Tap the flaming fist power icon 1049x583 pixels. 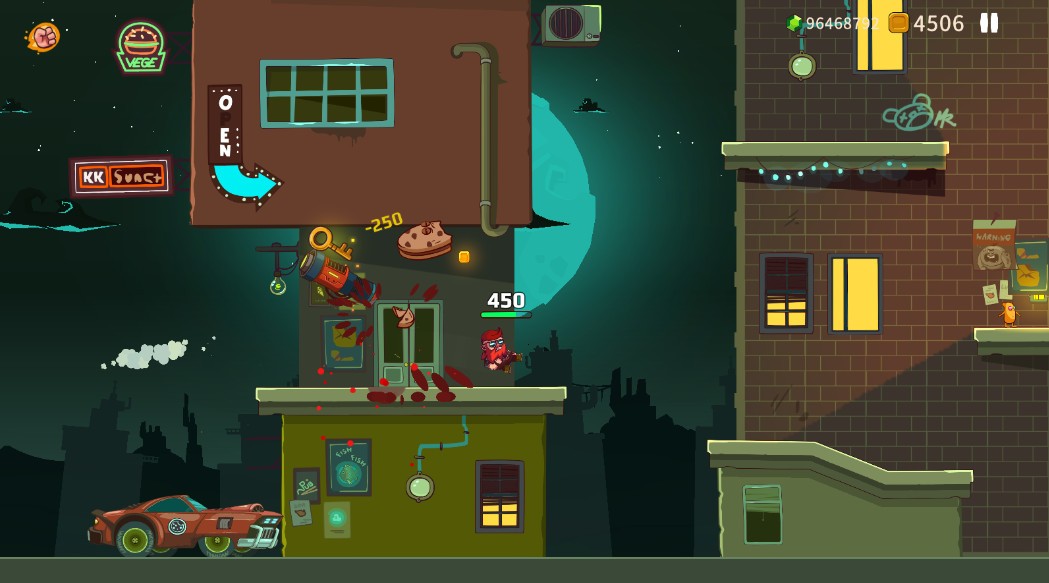click(43, 37)
